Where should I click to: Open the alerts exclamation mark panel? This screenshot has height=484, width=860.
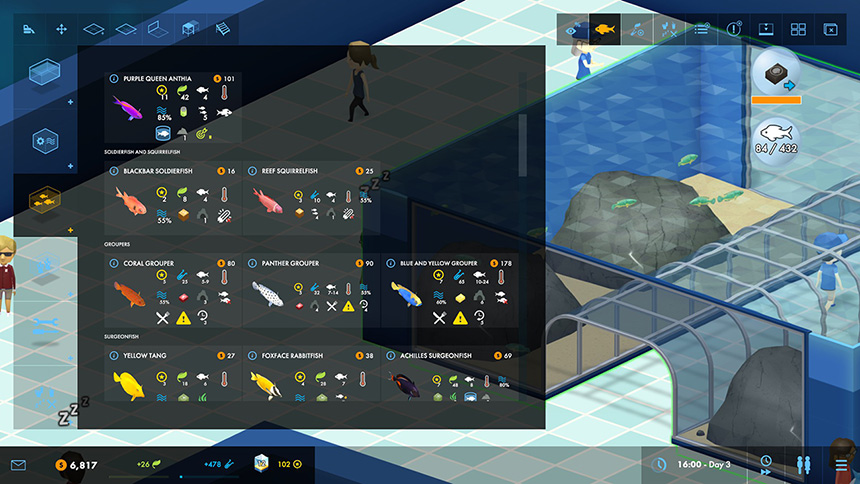pyautogui.click(x=734, y=29)
